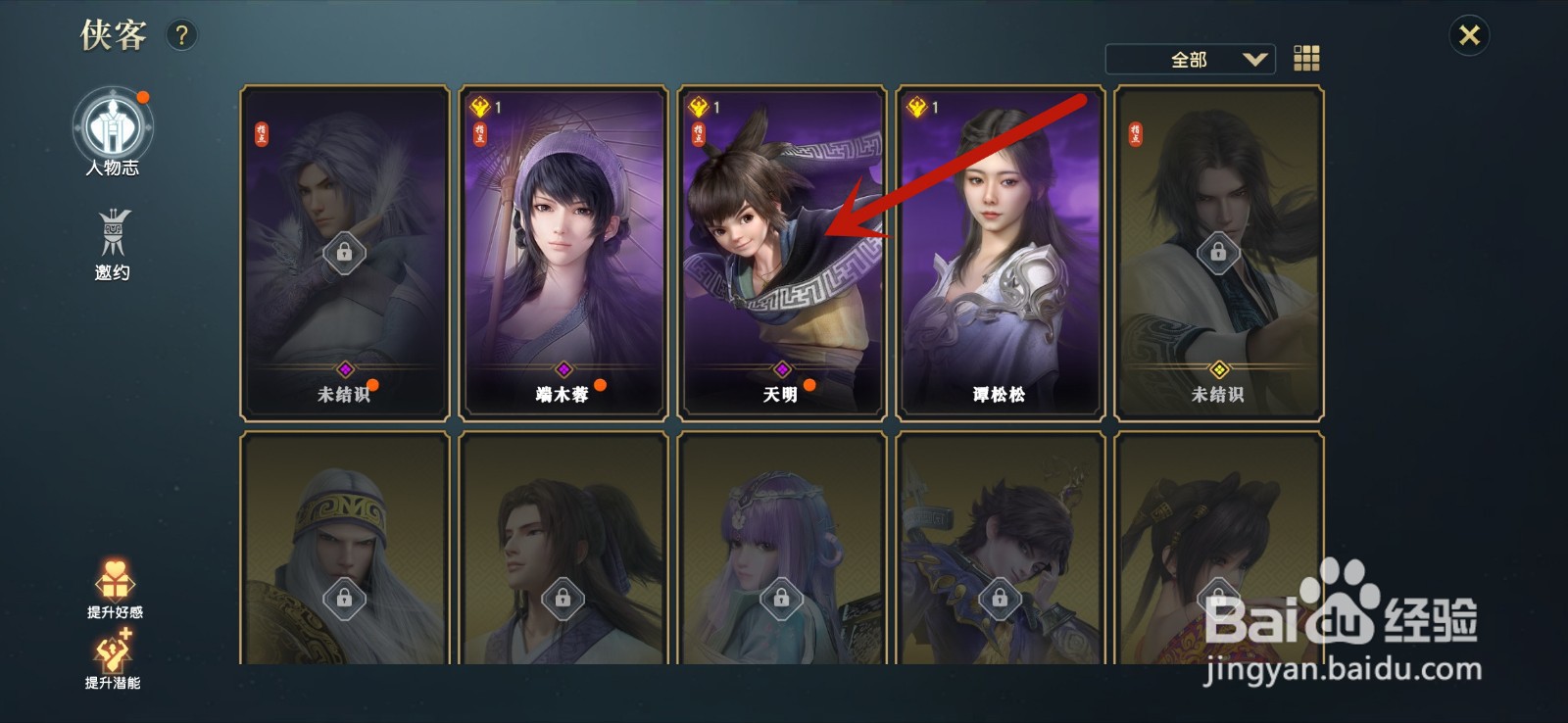The height and width of the screenshot is (723, 1568).
Task: Click the purple diamond icon below 端木蓉
Action: click(563, 369)
